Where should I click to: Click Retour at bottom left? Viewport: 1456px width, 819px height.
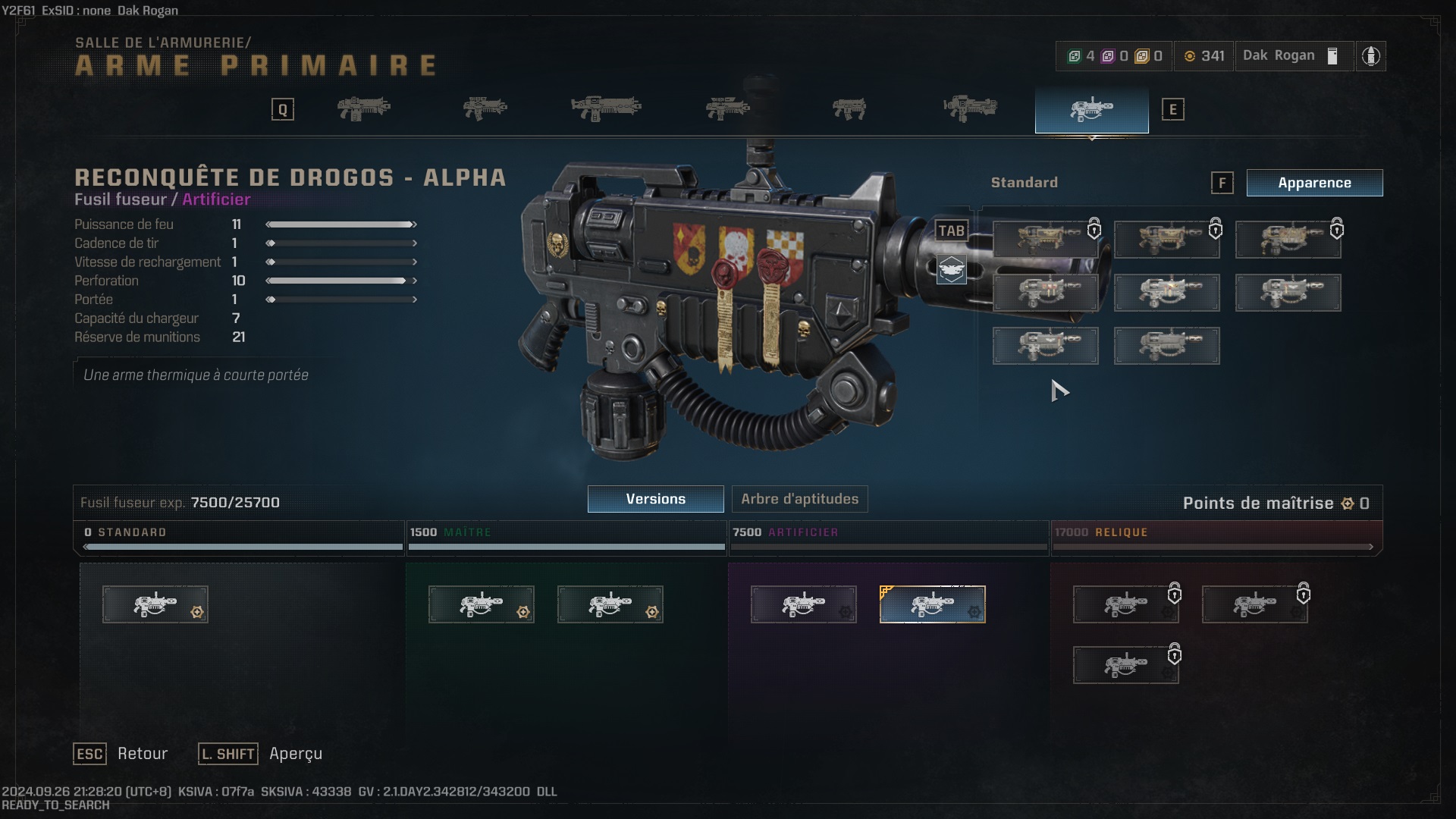142,754
